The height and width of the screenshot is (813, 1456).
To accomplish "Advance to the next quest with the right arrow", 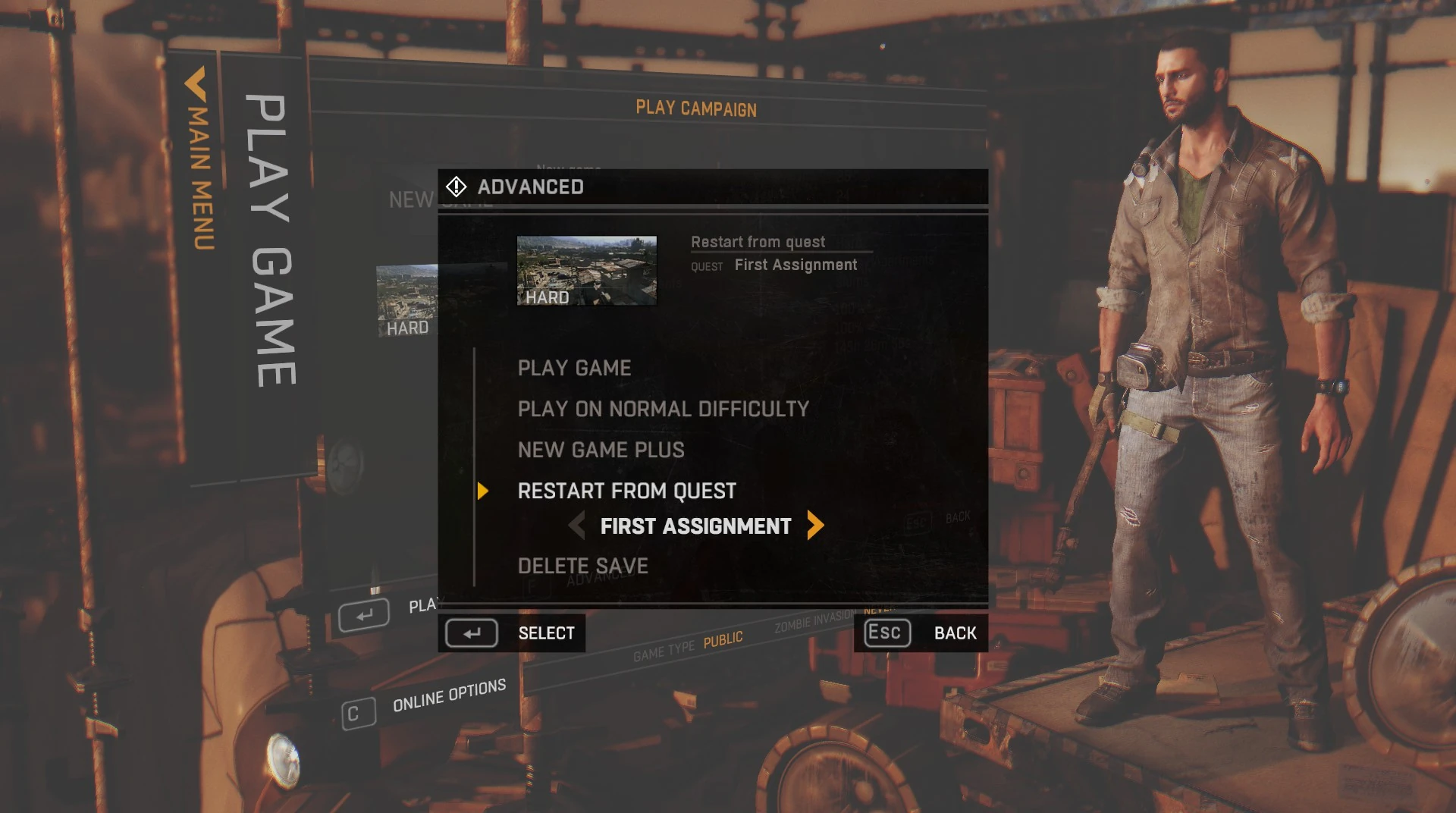I will coord(815,526).
